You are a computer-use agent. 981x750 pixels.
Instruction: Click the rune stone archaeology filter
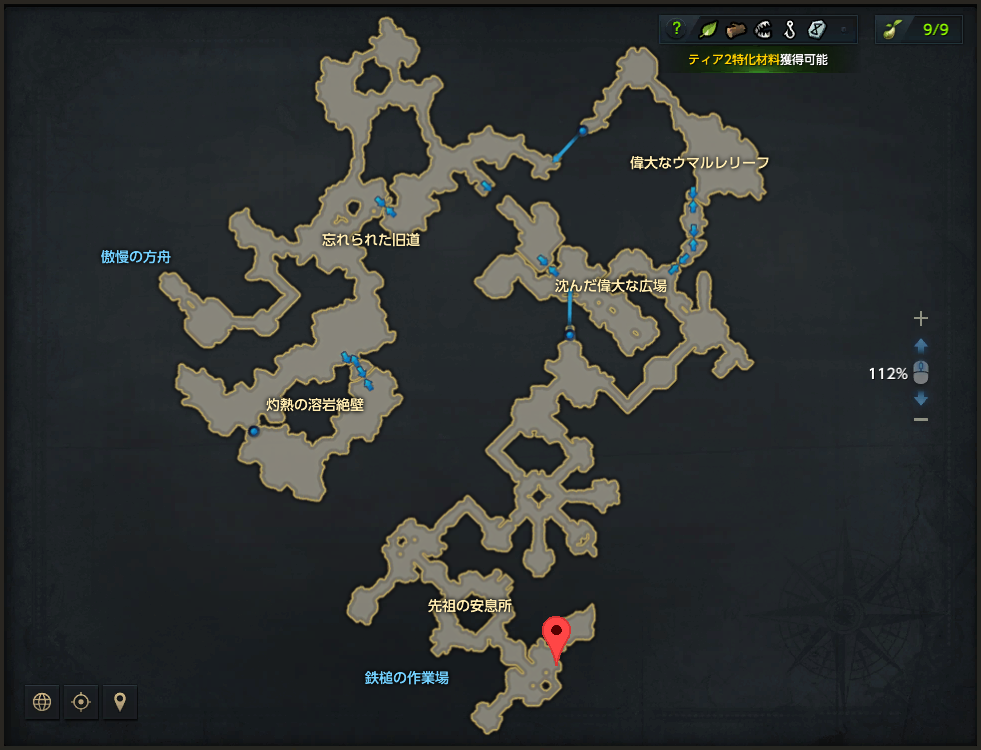coord(816,29)
